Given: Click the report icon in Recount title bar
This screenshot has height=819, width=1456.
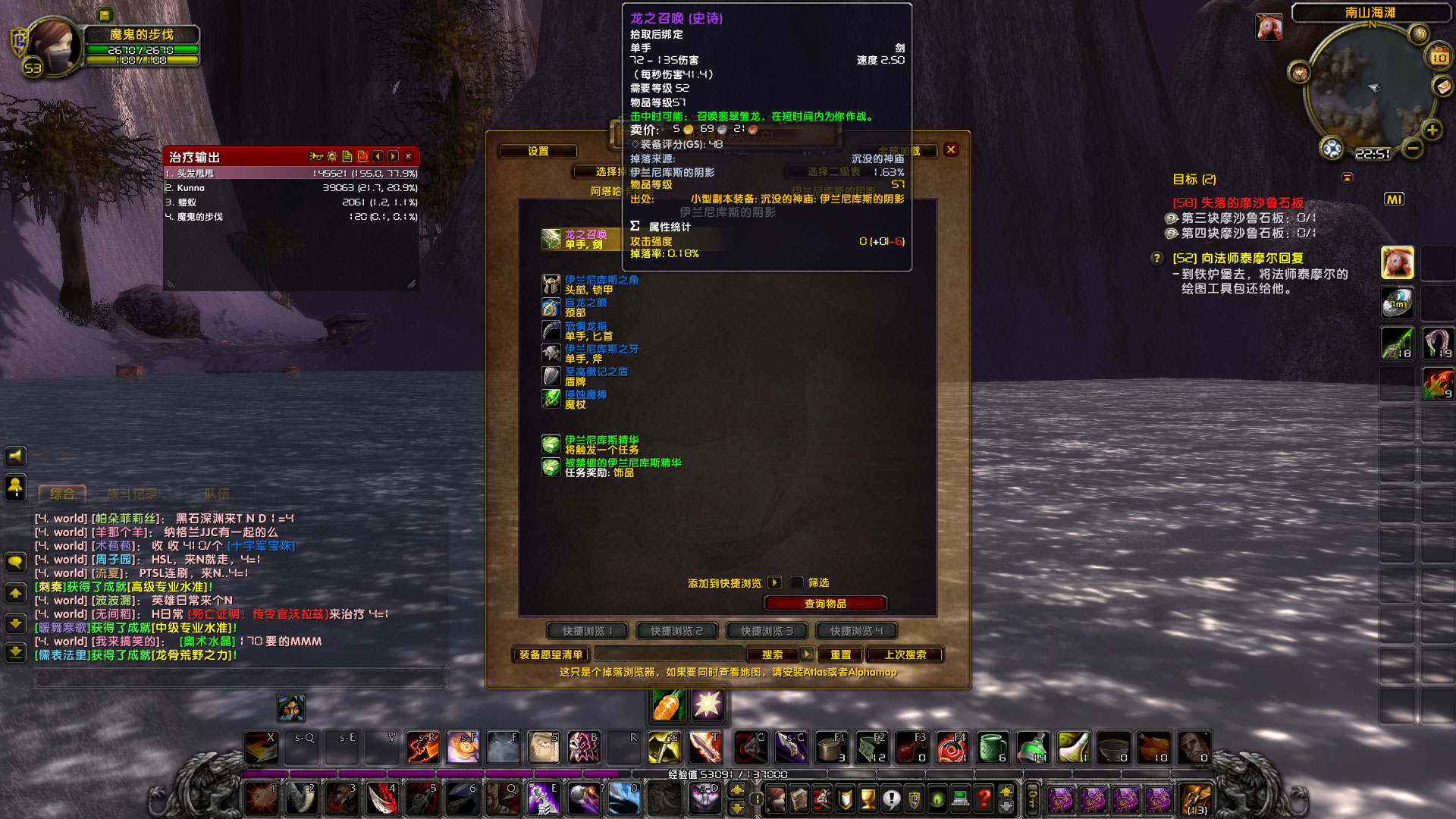Looking at the screenshot, I should (x=346, y=156).
